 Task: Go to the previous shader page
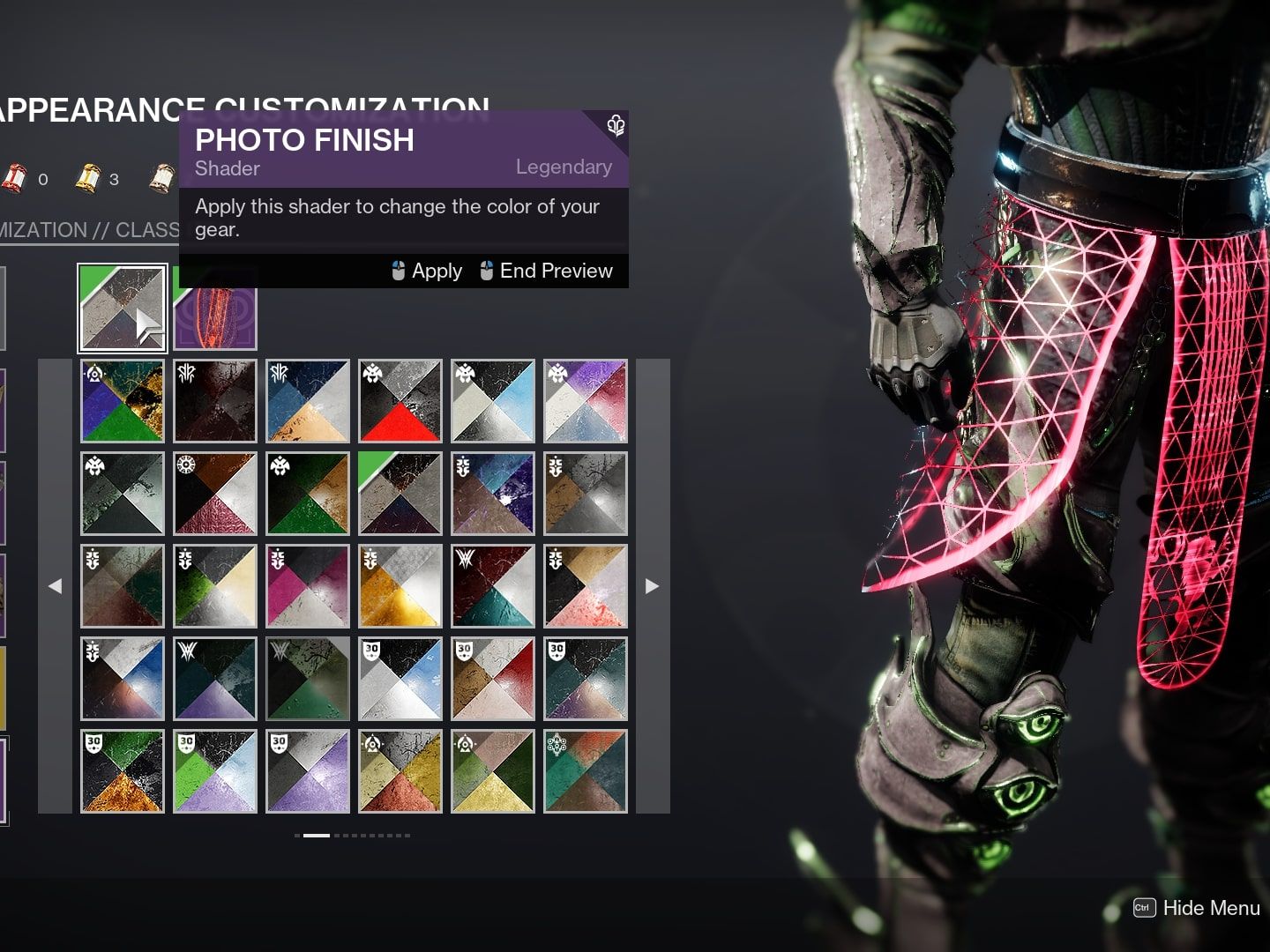point(55,586)
